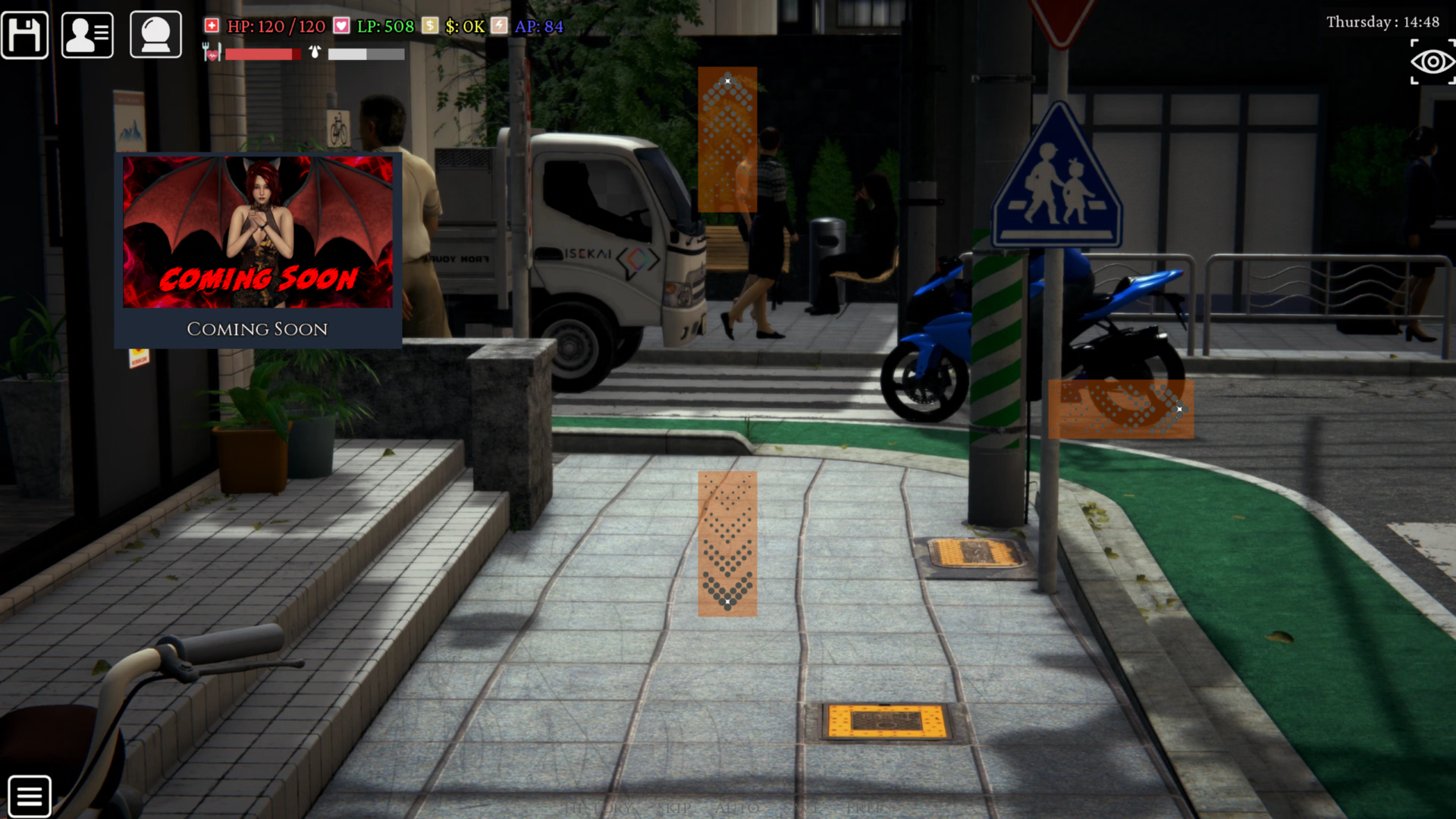Click Save in the bottom quick menu
This screenshot has height=819, width=1456.
pyautogui.click(x=800, y=809)
